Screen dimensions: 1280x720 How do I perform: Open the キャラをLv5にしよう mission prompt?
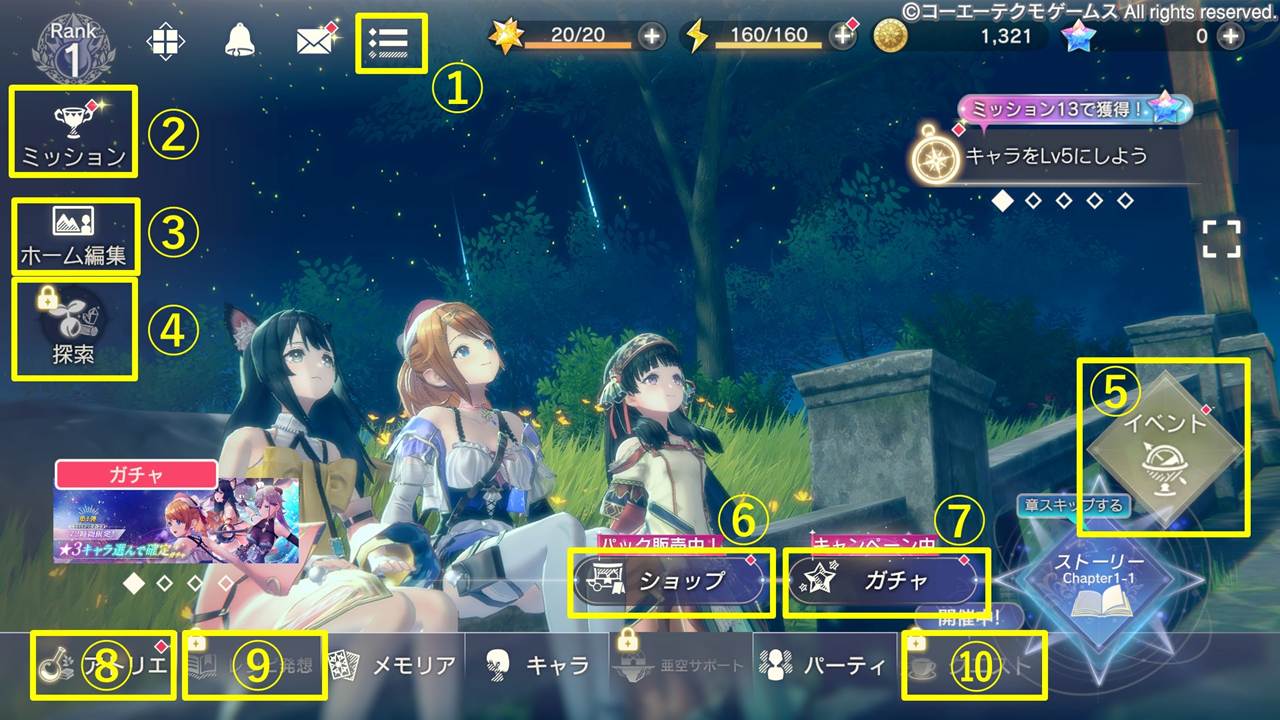click(x=1060, y=156)
